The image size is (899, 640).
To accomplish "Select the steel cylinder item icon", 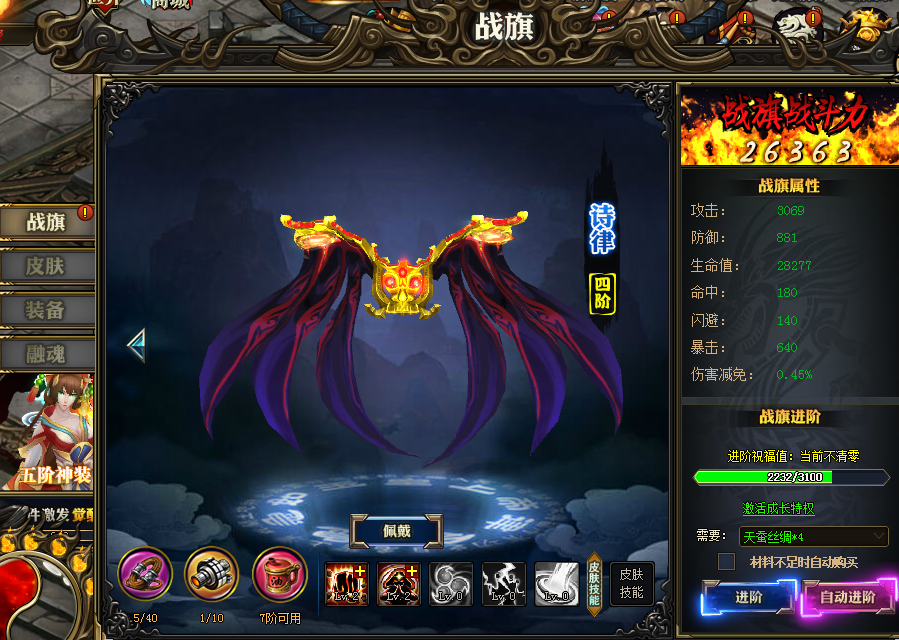I will pos(211,574).
